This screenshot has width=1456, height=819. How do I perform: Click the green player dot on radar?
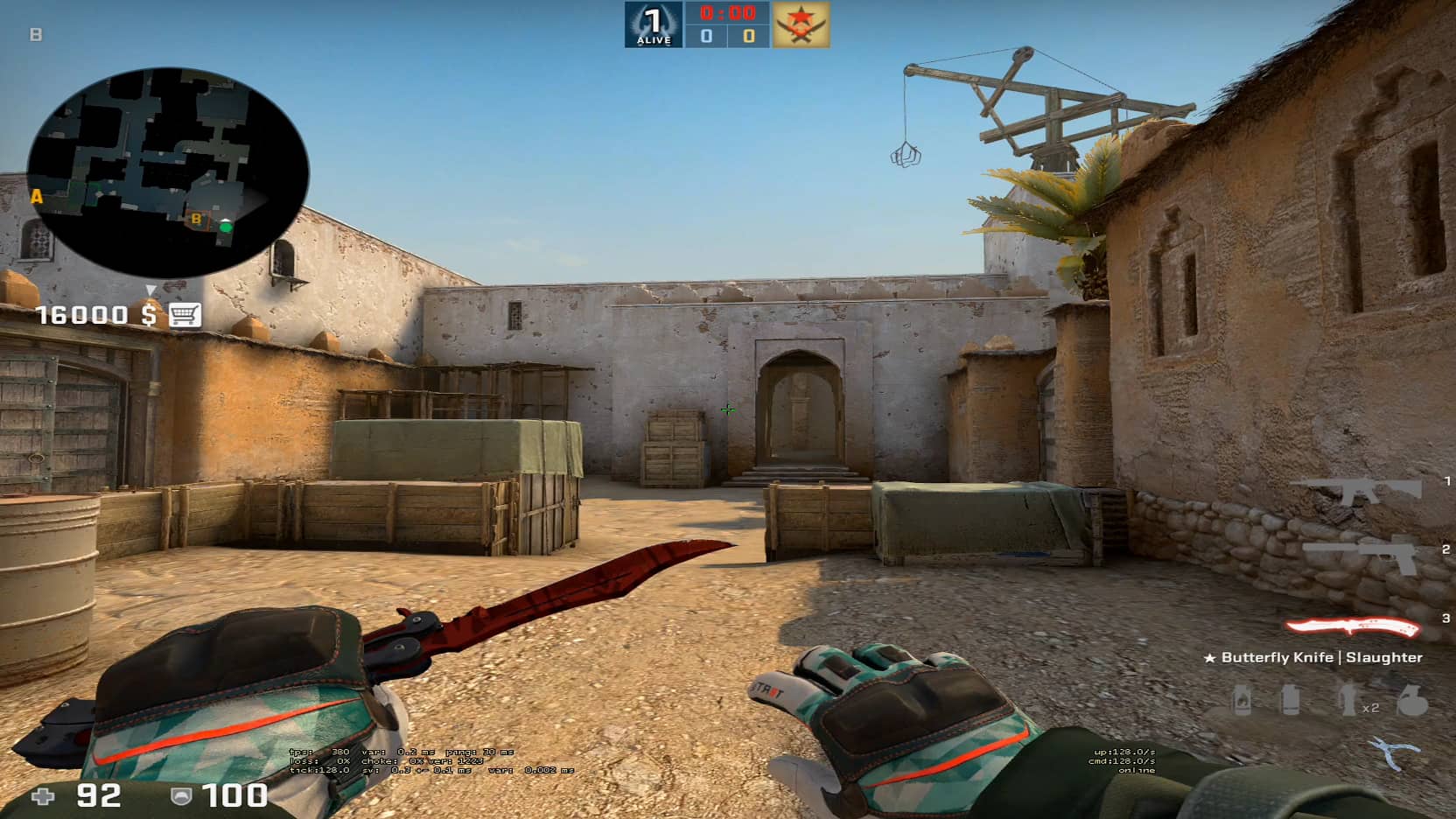click(226, 227)
